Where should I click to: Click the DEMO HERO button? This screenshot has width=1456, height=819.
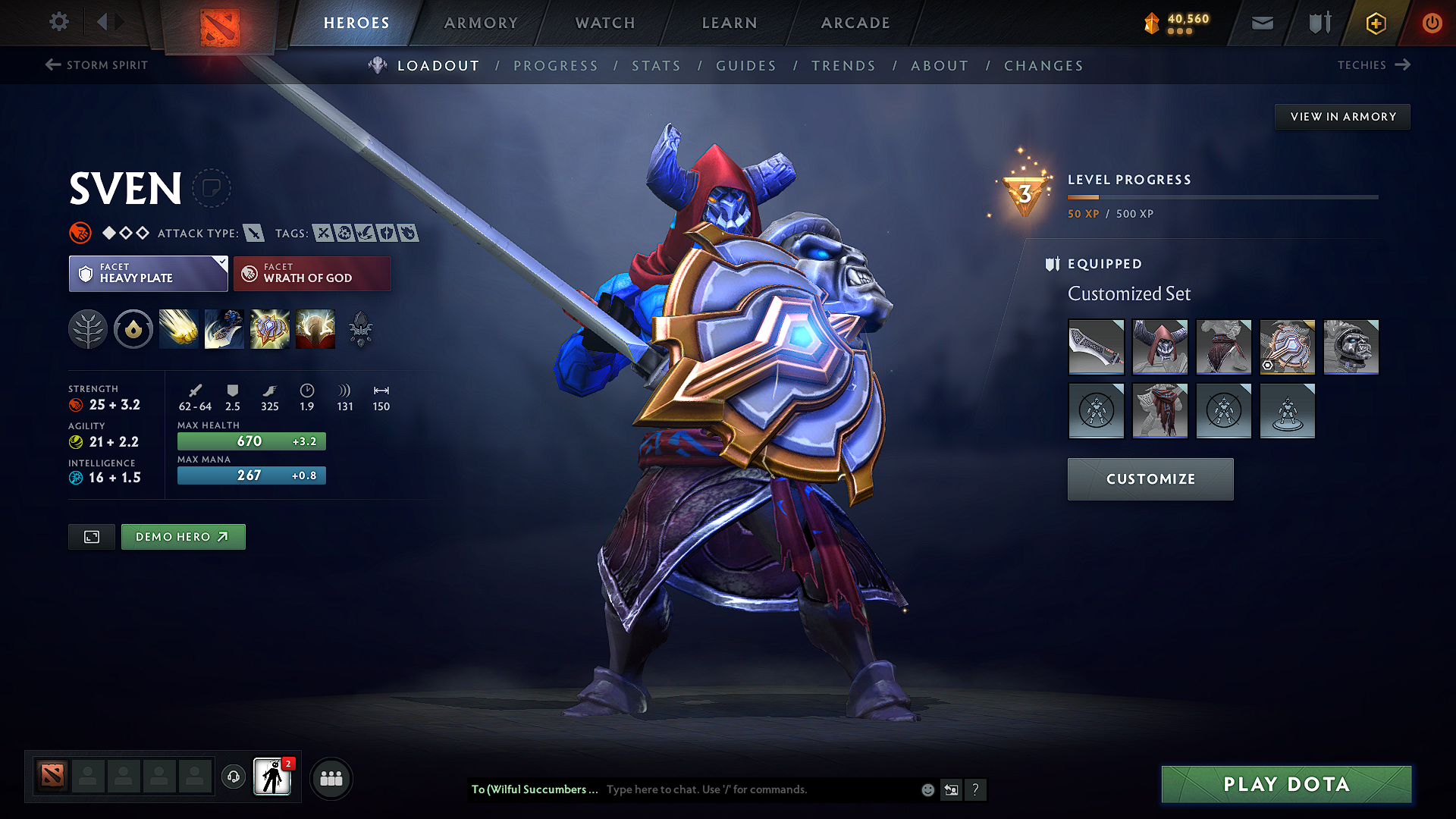pyautogui.click(x=183, y=536)
